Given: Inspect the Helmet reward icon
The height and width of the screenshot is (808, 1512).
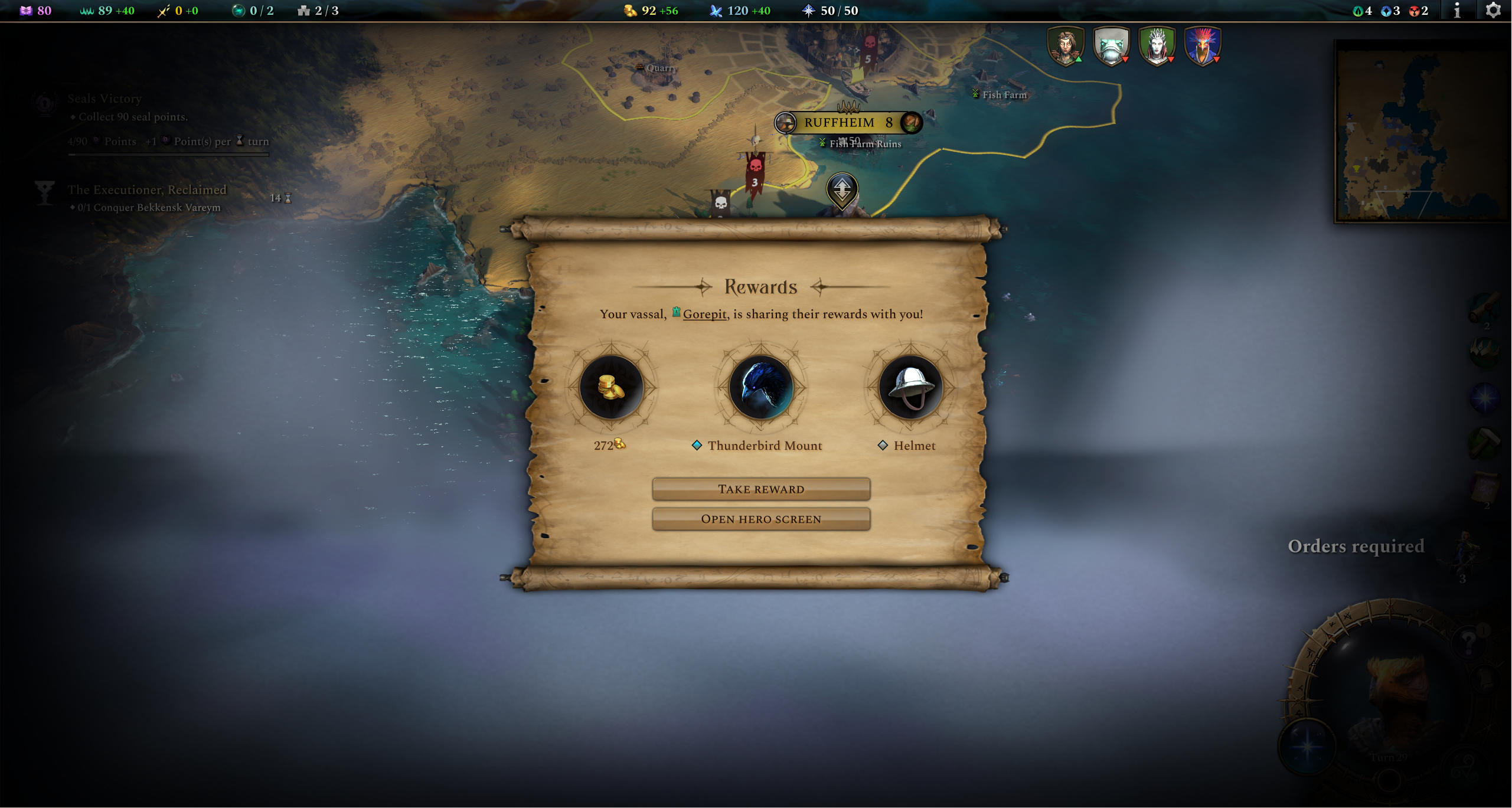Looking at the screenshot, I should pyautogui.click(x=910, y=387).
